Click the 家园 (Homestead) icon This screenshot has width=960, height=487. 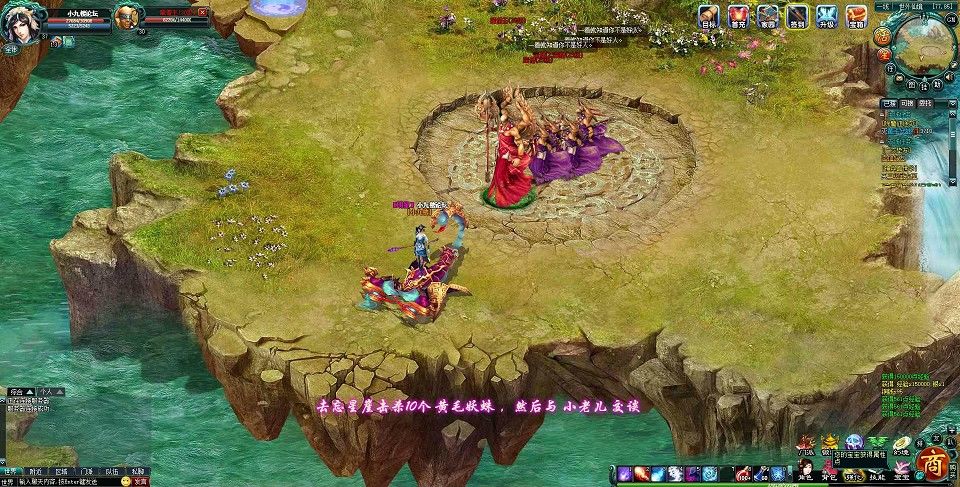pos(768,16)
